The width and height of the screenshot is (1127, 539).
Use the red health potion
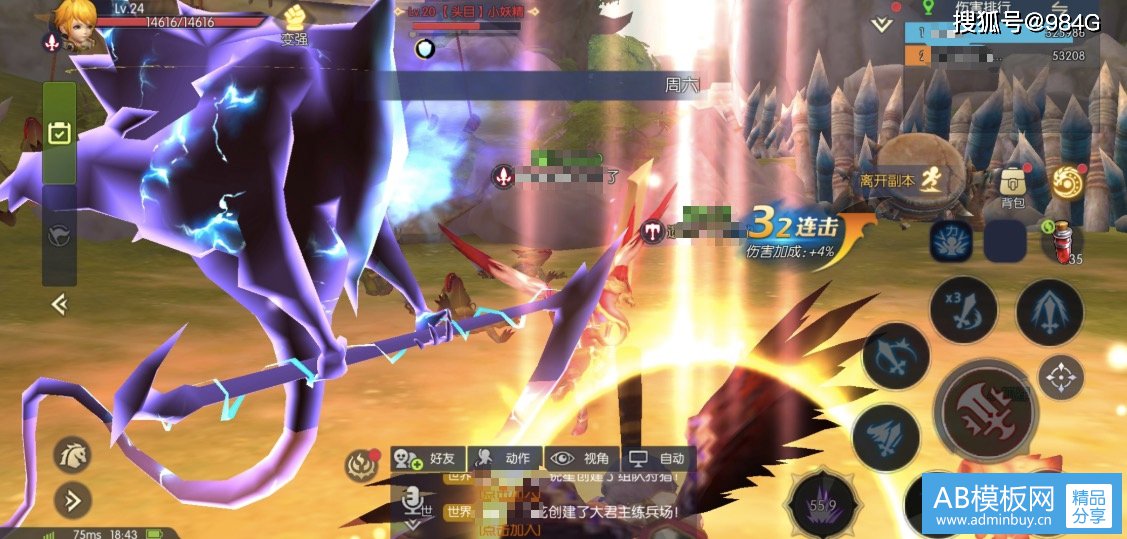(x=1065, y=240)
